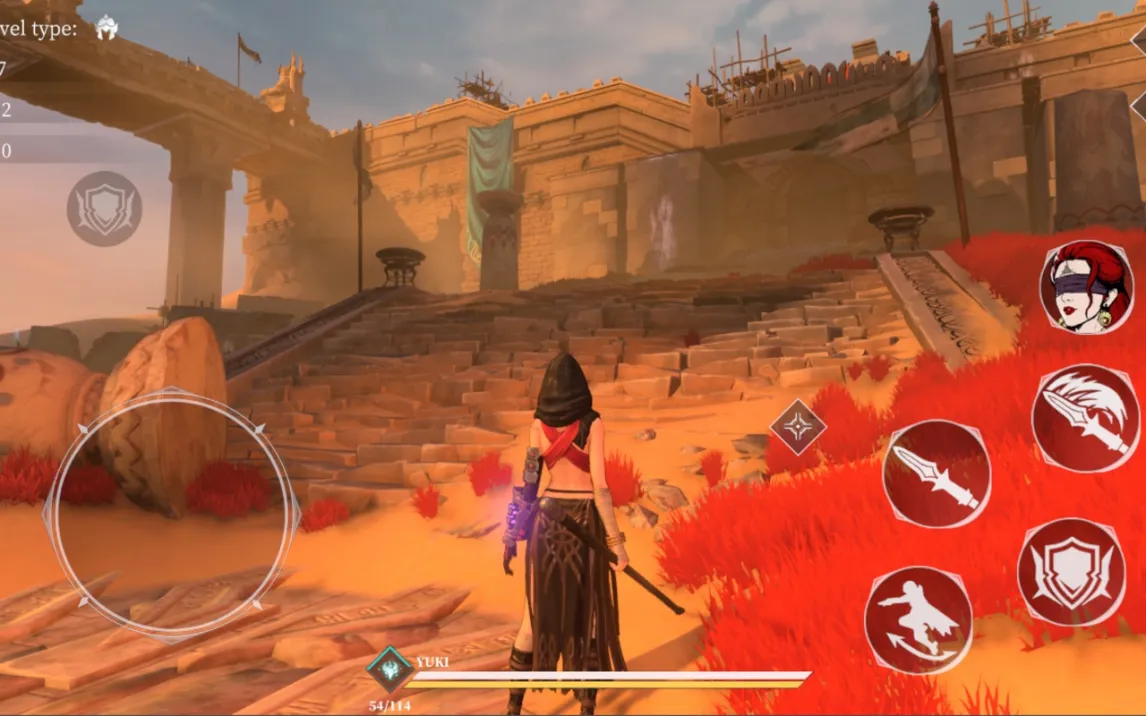Screen dimensions: 1146x716
Task: Tap the faded gray shield icon
Action: [104, 209]
